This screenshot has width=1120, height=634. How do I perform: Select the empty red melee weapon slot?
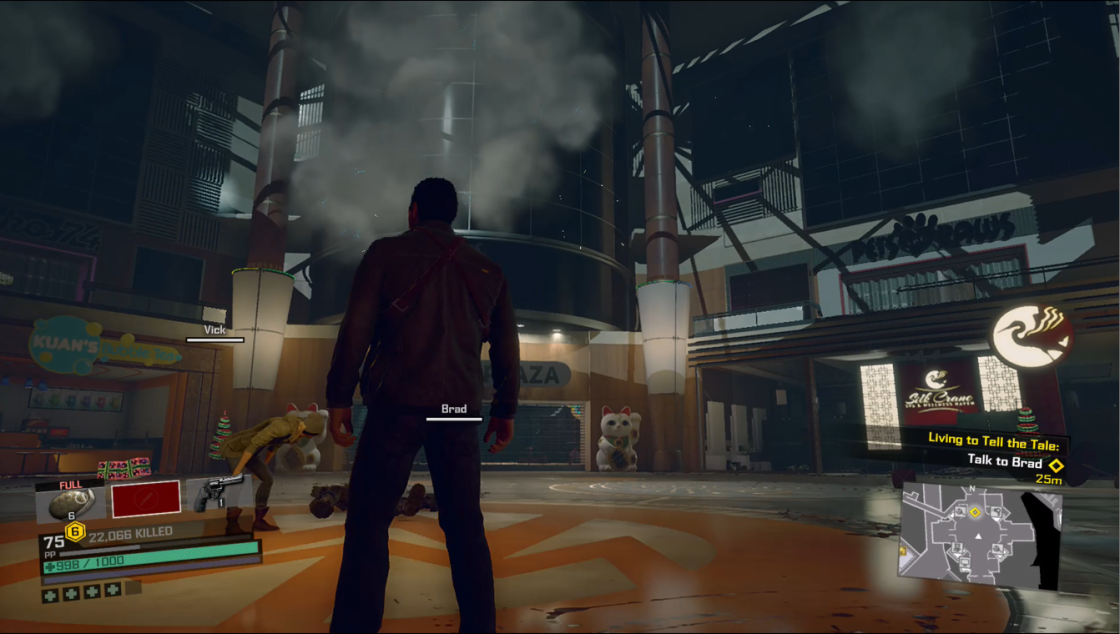[146, 498]
